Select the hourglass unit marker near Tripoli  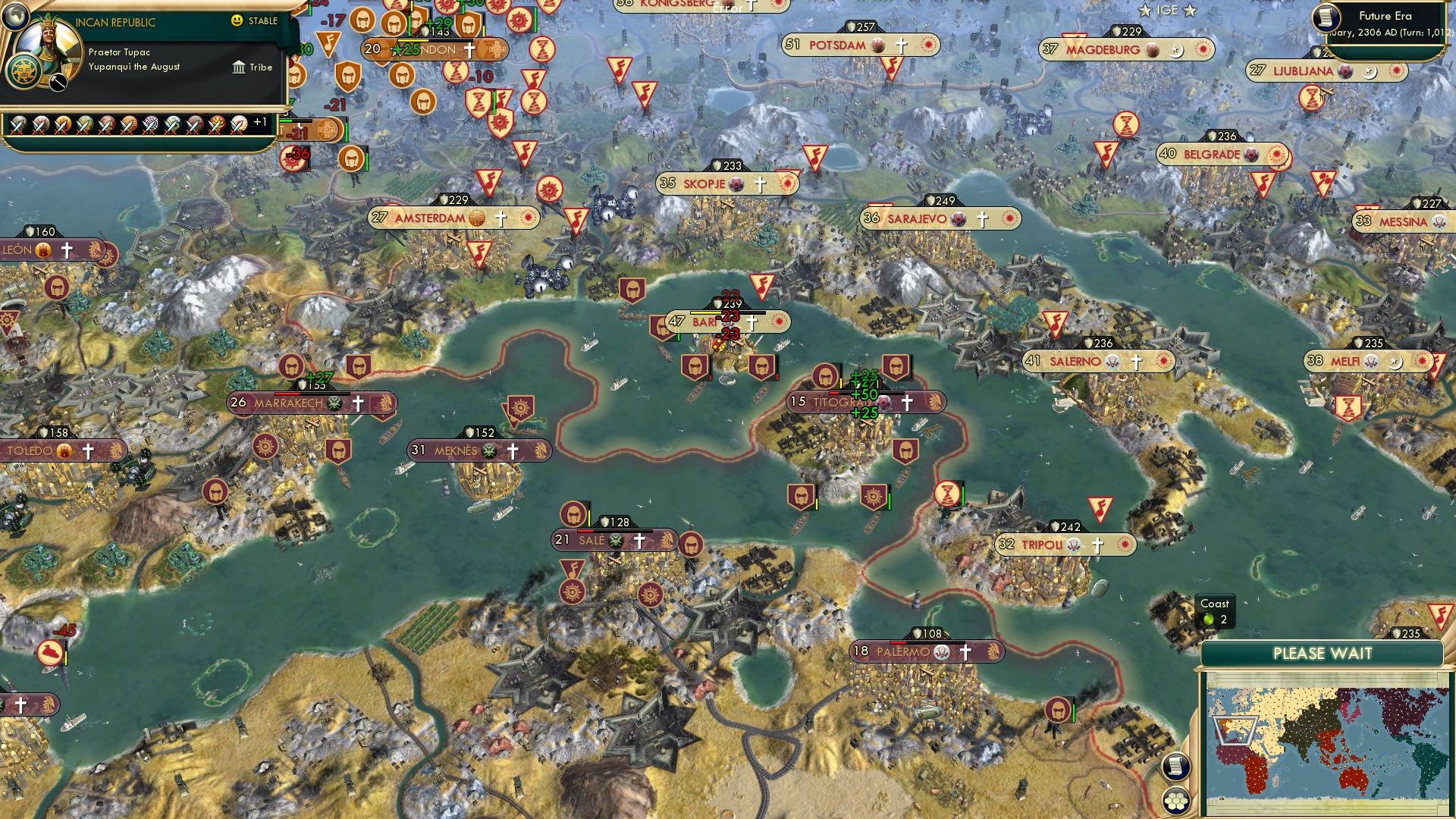[946, 493]
